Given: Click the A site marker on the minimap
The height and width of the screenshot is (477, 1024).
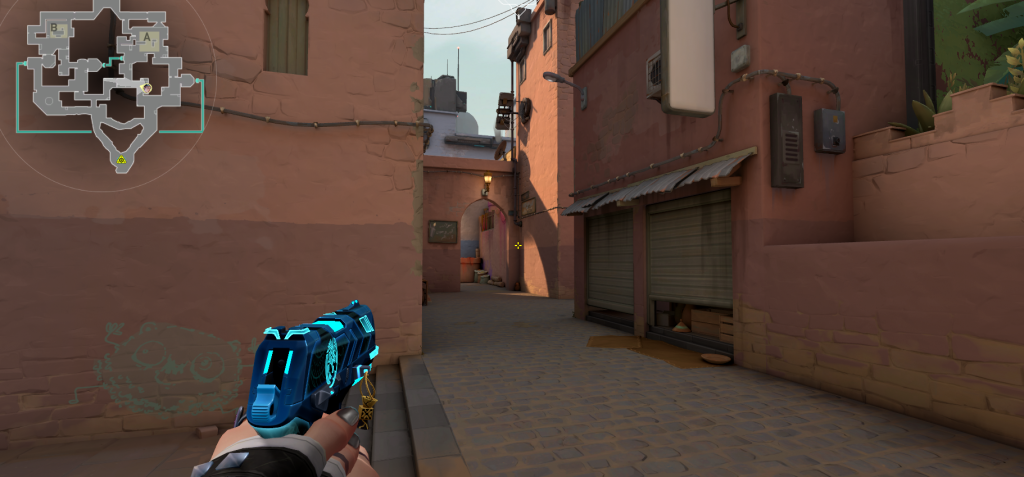Looking at the screenshot, I should click(x=147, y=38).
